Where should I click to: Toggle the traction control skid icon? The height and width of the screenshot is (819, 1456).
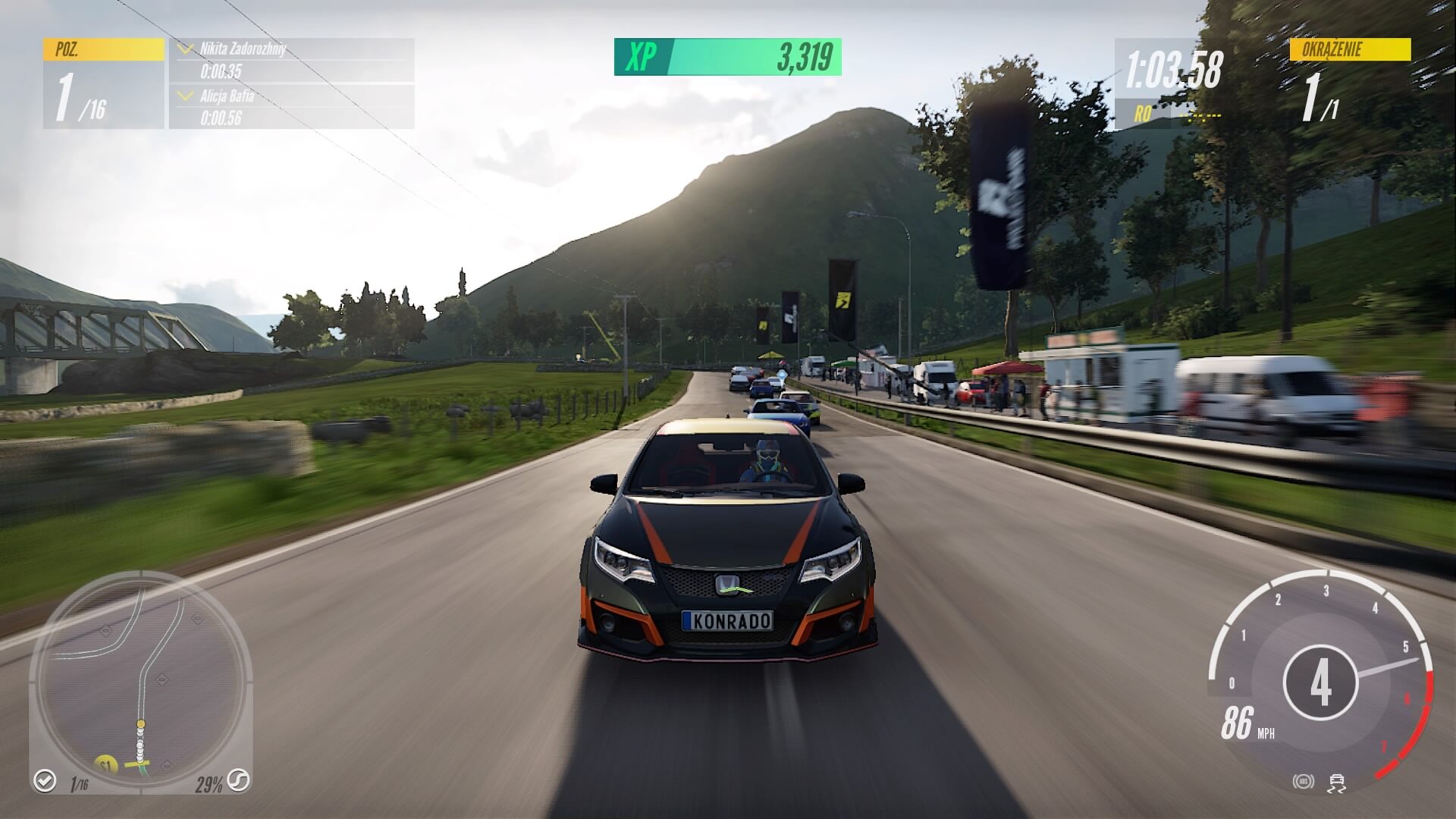pos(1338,783)
